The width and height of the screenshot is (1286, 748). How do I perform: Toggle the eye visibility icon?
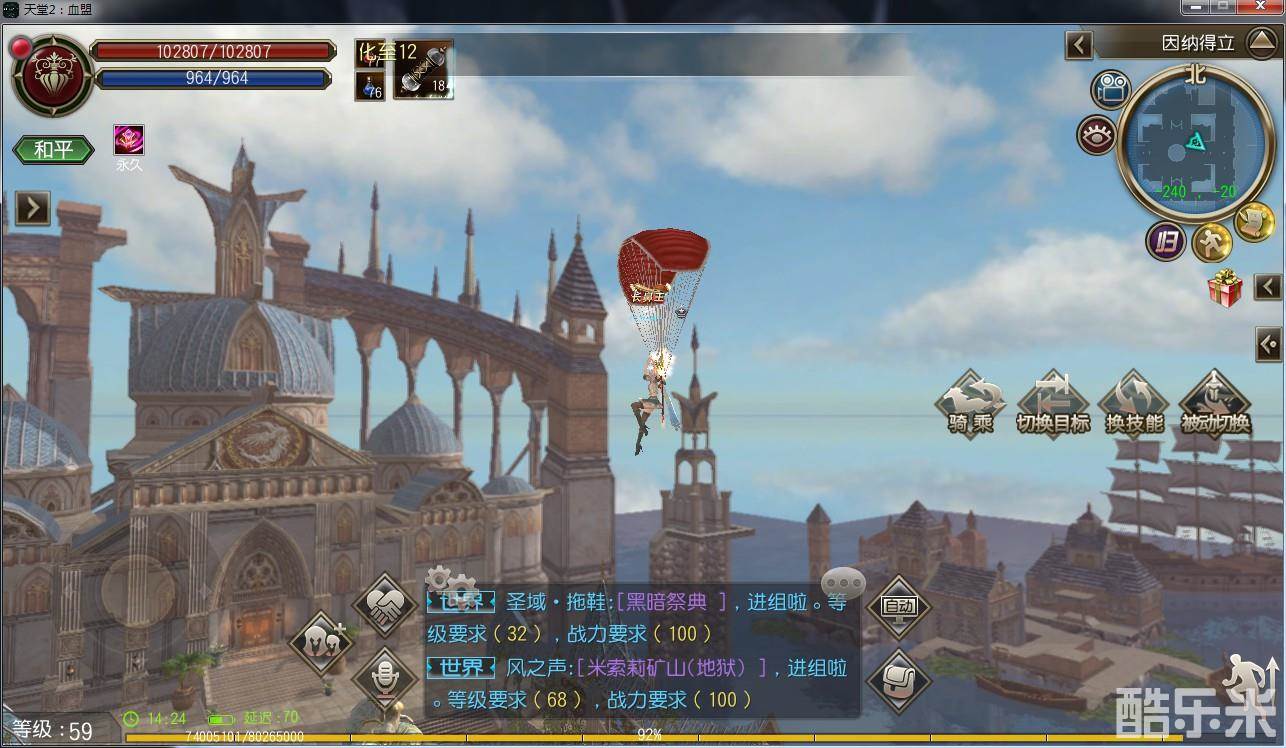(x=1097, y=135)
